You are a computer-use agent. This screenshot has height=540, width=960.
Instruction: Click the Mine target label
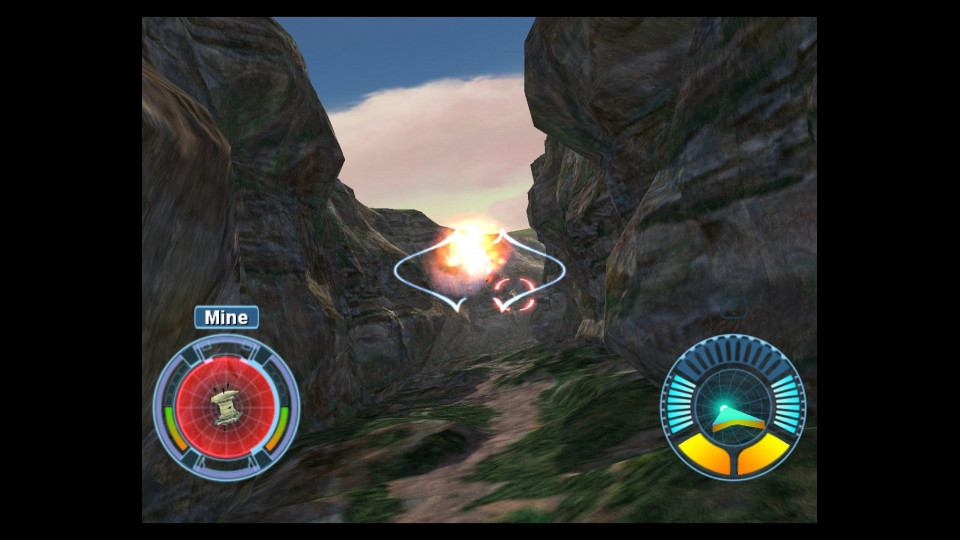pos(226,318)
